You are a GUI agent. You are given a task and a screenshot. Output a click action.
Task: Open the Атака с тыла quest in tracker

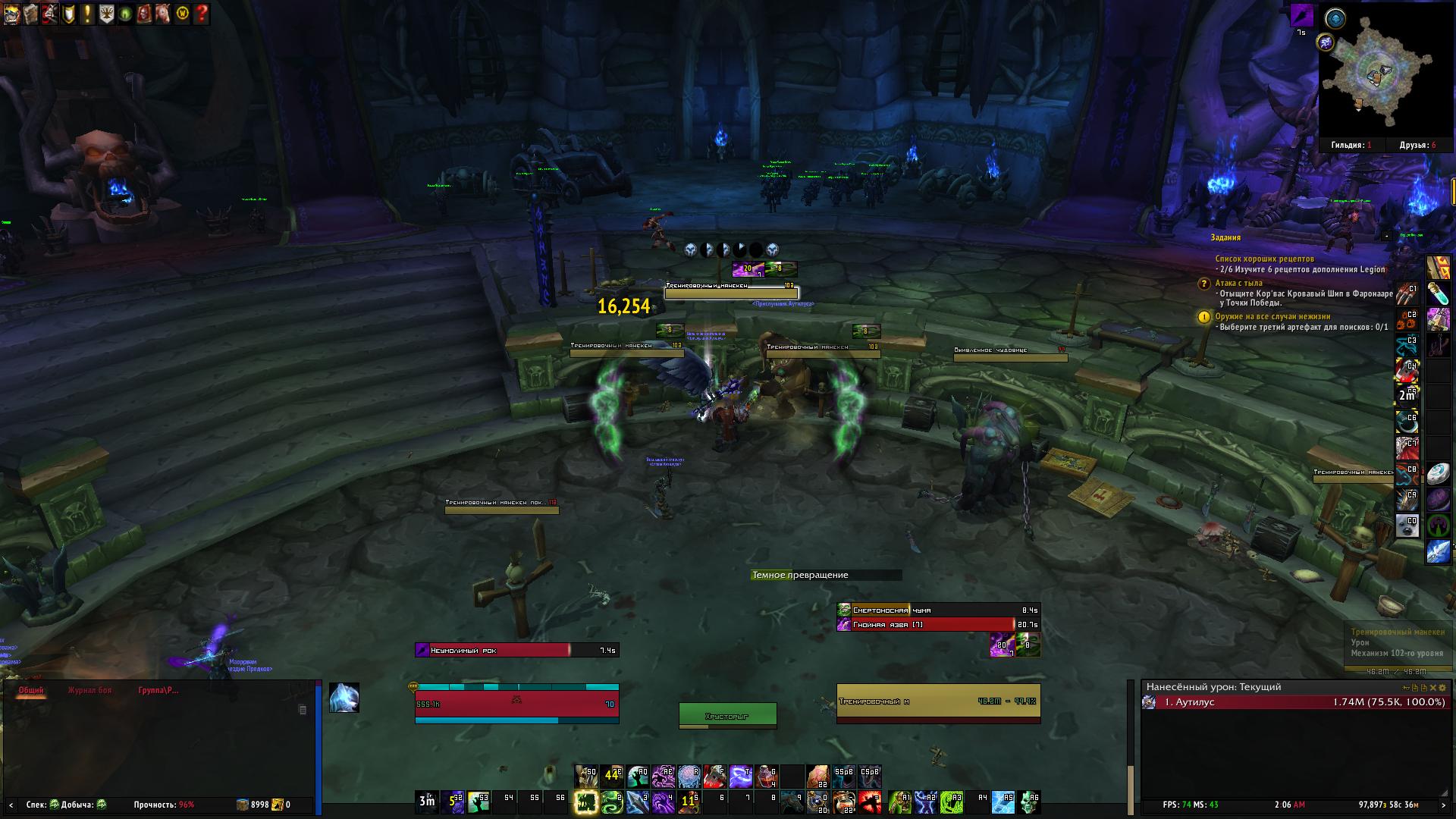point(1236,283)
